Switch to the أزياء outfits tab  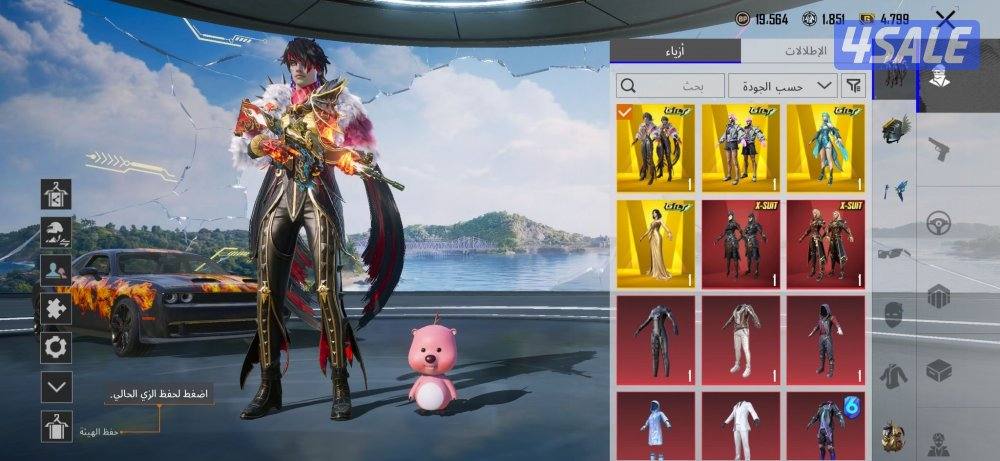[x=676, y=51]
